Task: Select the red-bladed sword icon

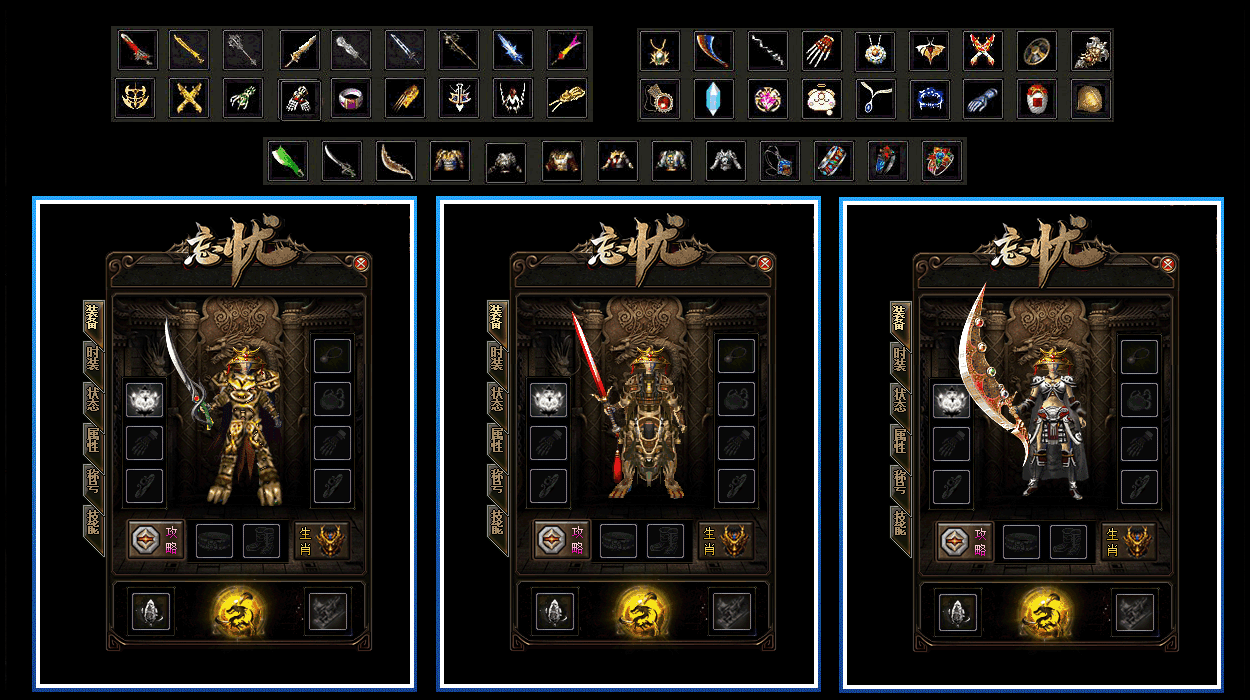Action: [135, 49]
